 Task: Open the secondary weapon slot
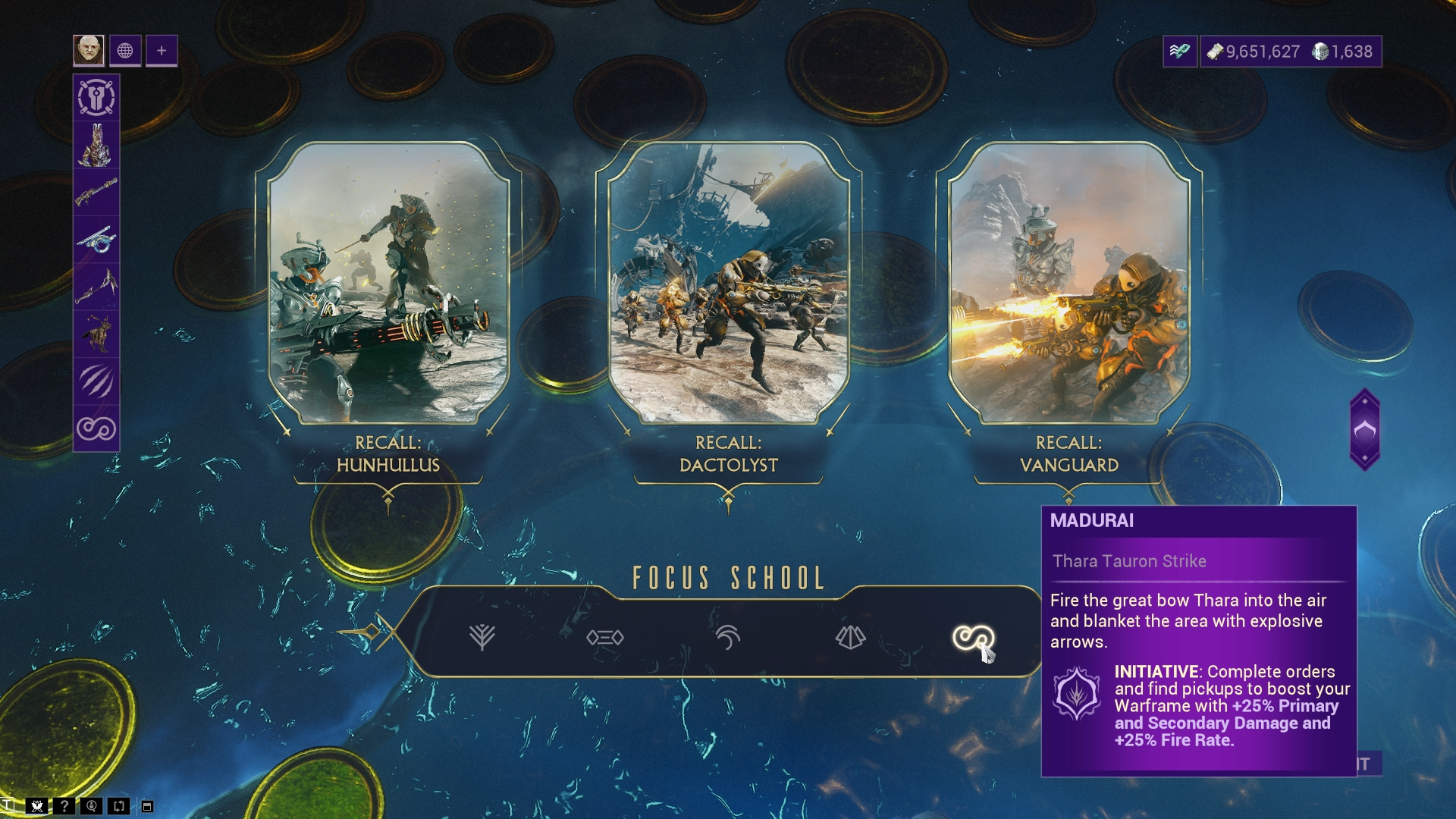96,240
